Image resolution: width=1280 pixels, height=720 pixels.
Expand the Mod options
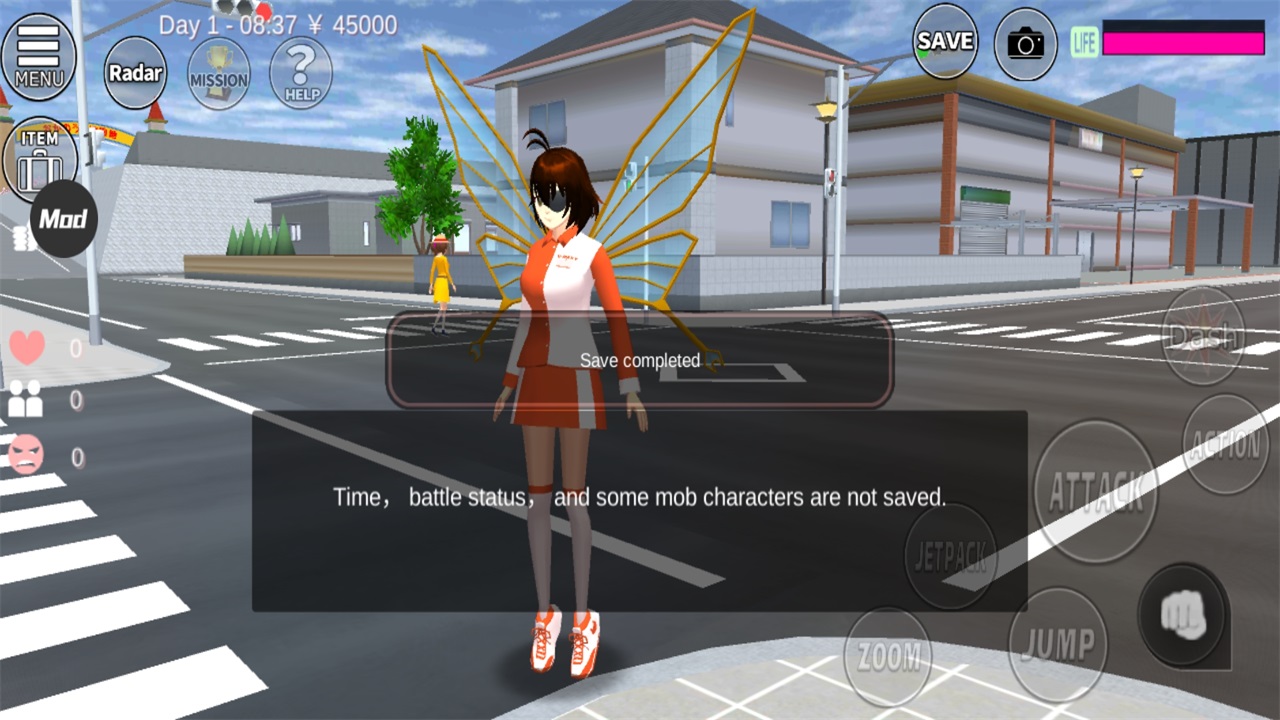[x=62, y=219]
